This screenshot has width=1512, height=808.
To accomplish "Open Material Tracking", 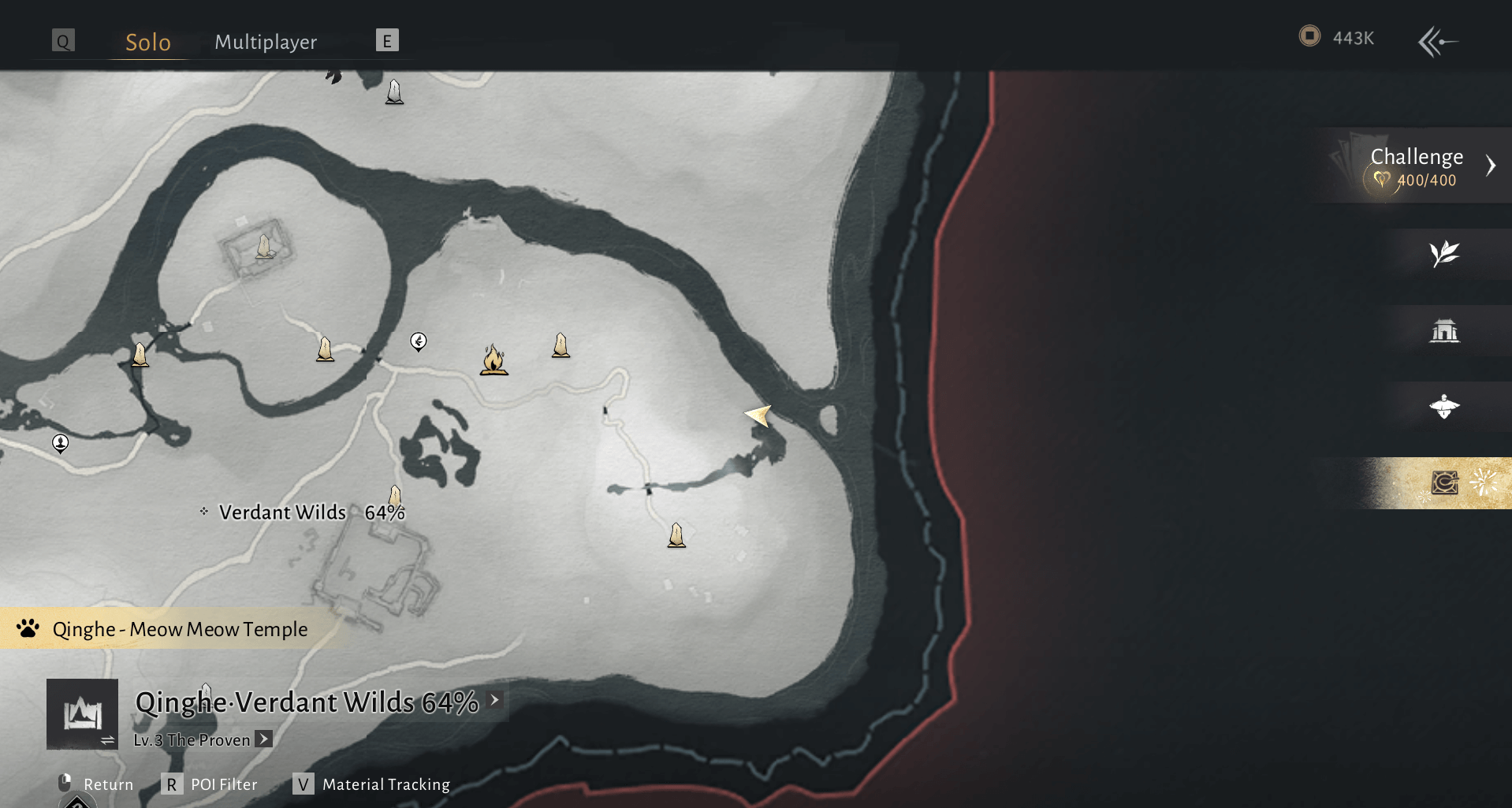I will (x=373, y=784).
